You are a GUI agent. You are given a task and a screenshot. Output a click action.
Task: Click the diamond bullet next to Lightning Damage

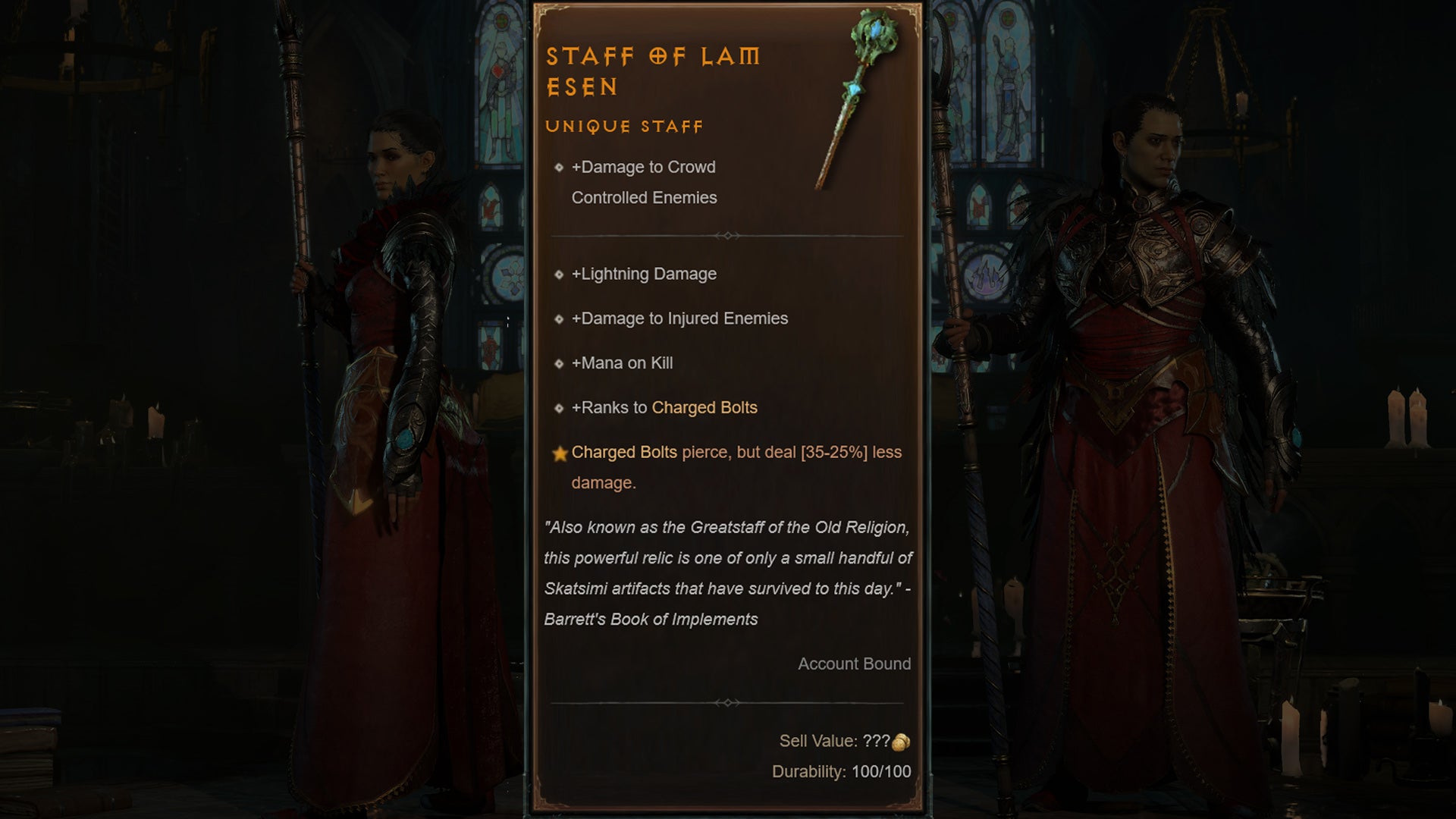pos(560,275)
